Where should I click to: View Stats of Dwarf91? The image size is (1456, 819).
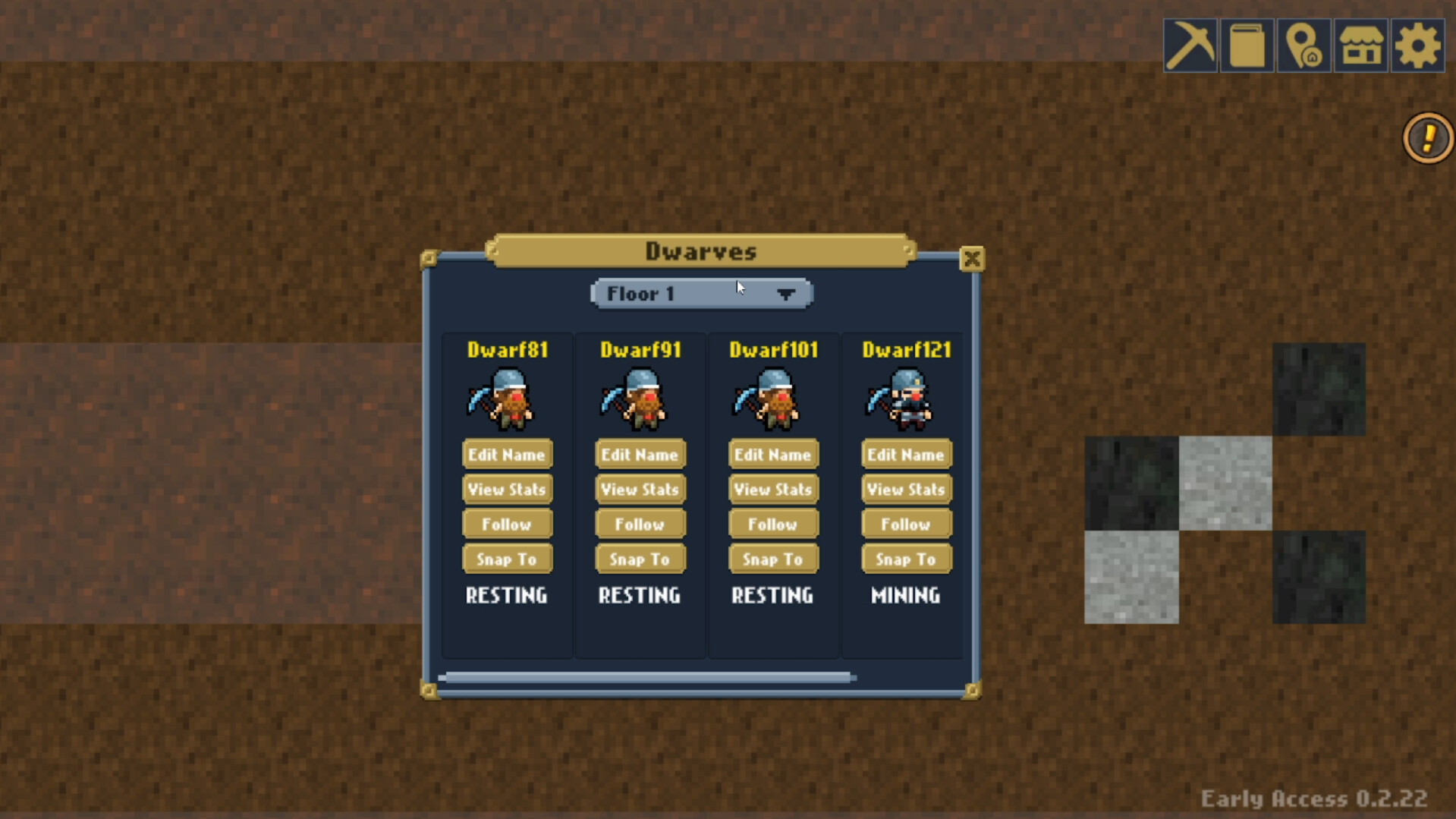639,489
